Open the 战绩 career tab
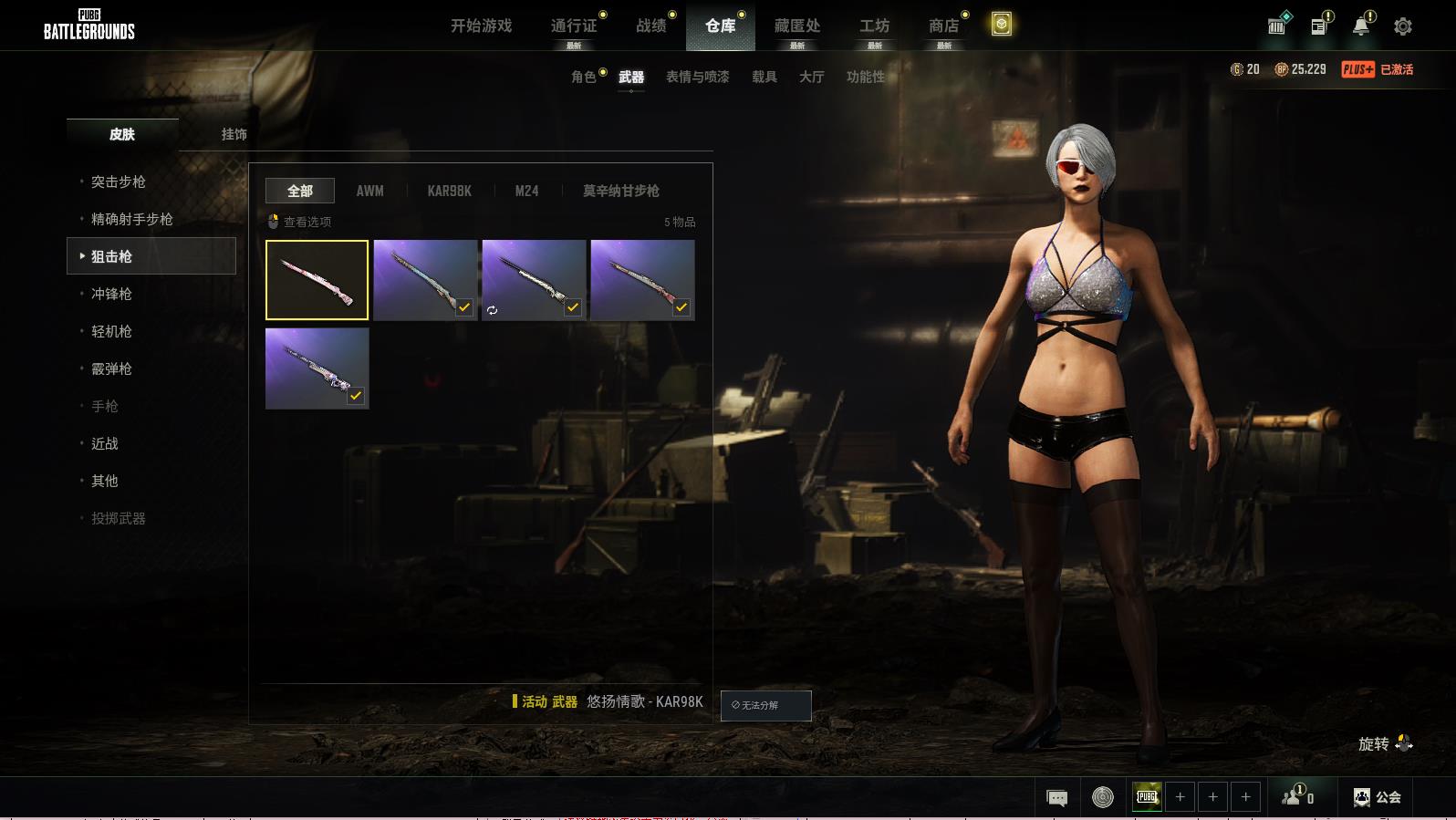Screen dimensions: 1456x820 point(650,26)
